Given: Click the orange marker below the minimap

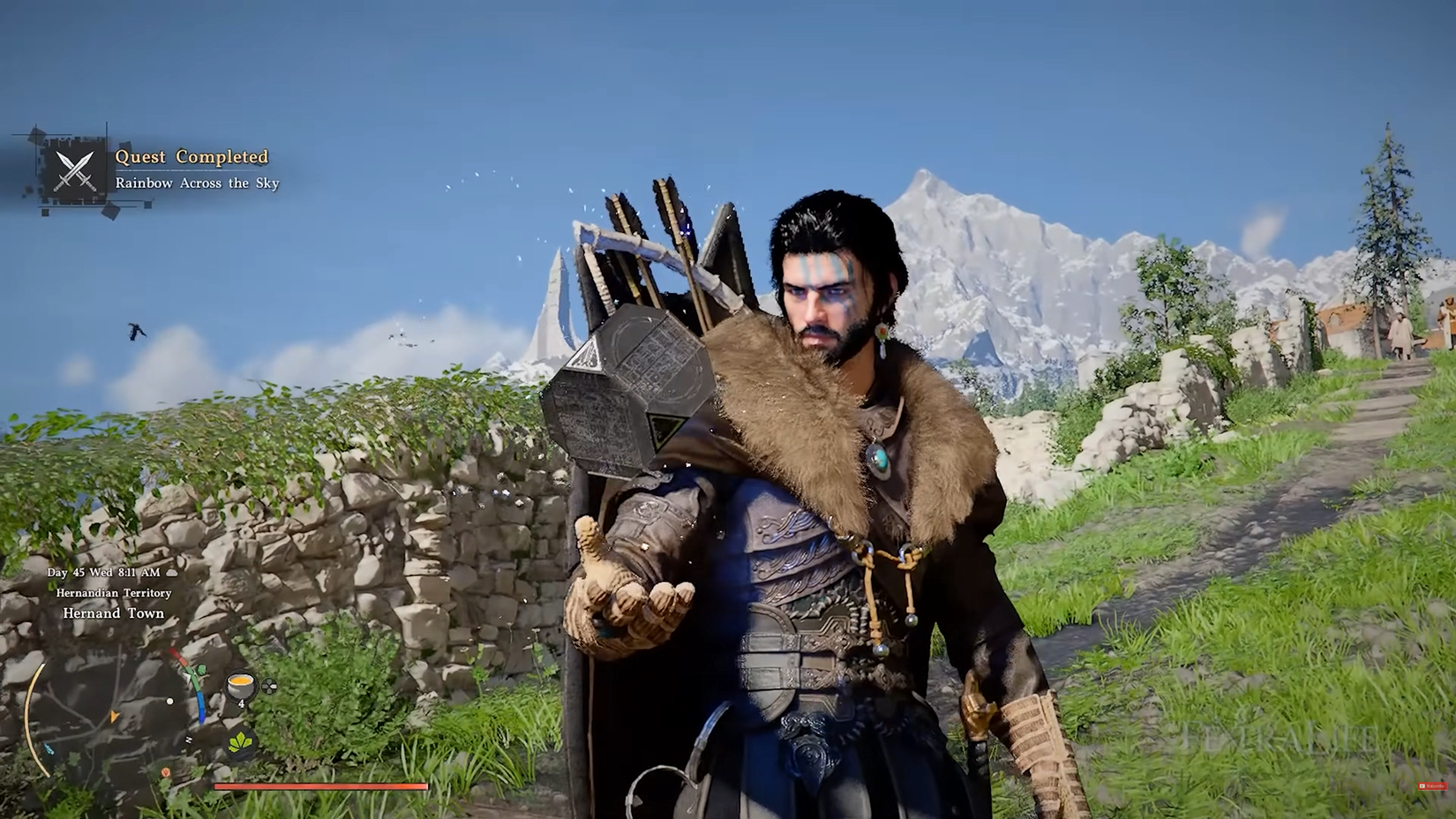Looking at the screenshot, I should click(166, 773).
